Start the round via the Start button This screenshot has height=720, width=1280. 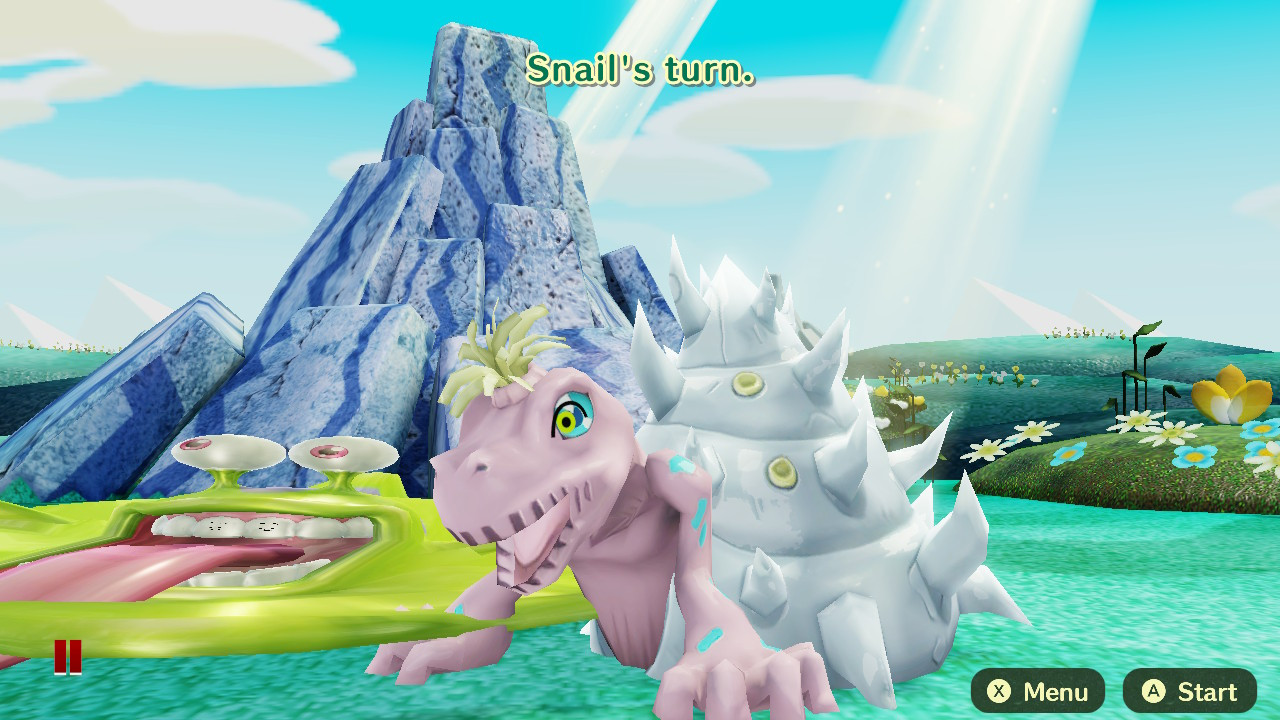pyautogui.click(x=1188, y=691)
